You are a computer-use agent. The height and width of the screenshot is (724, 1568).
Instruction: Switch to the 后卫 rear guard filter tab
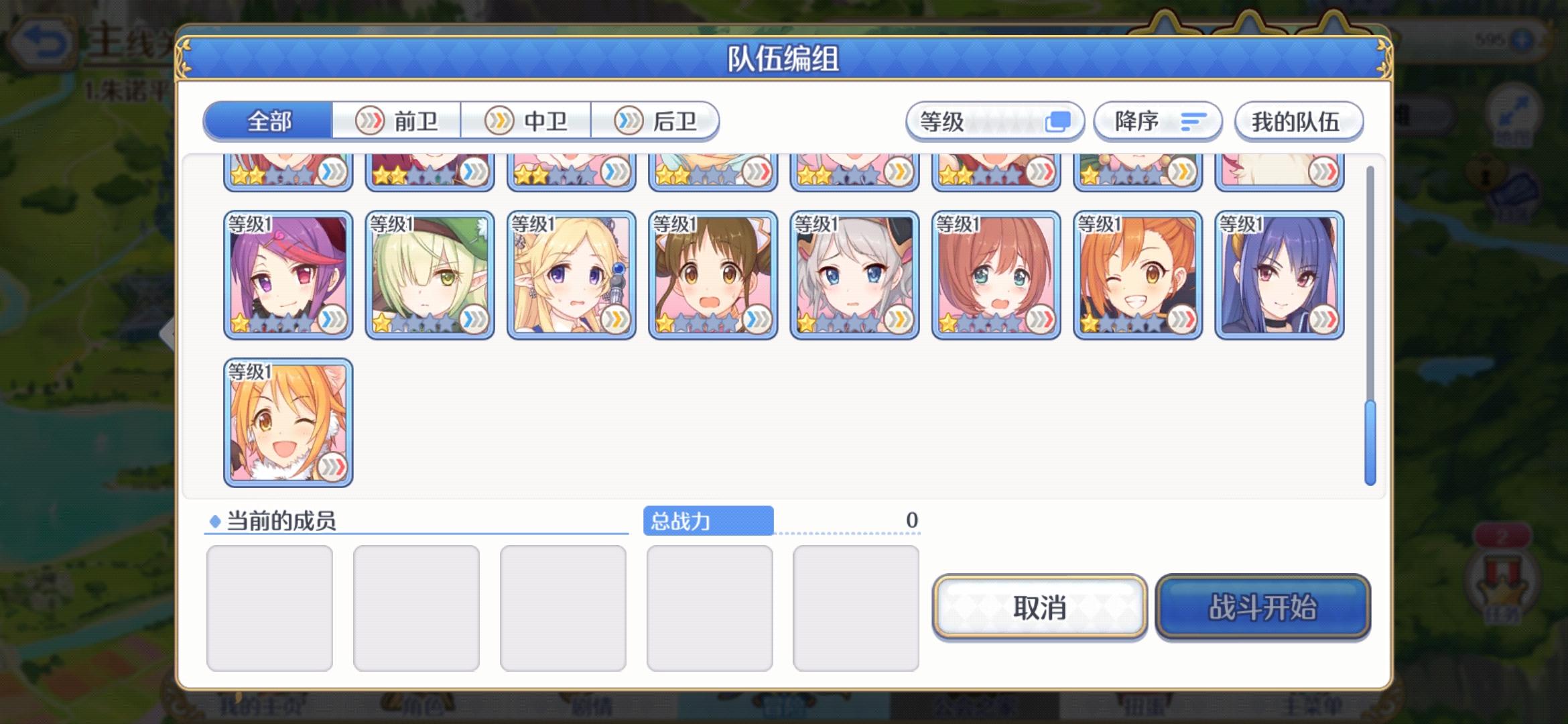pos(655,121)
